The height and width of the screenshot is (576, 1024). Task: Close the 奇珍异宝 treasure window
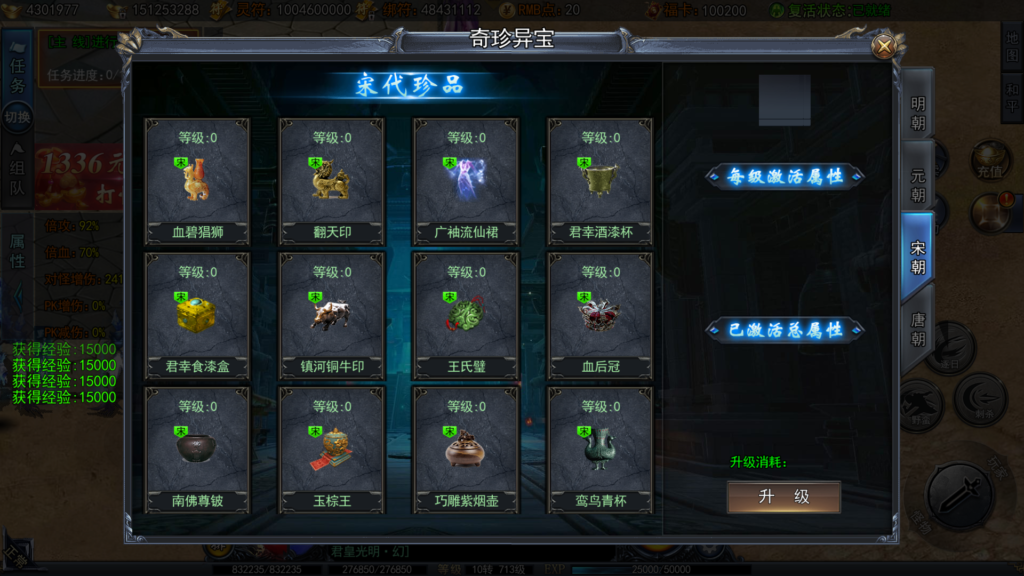[x=883, y=46]
